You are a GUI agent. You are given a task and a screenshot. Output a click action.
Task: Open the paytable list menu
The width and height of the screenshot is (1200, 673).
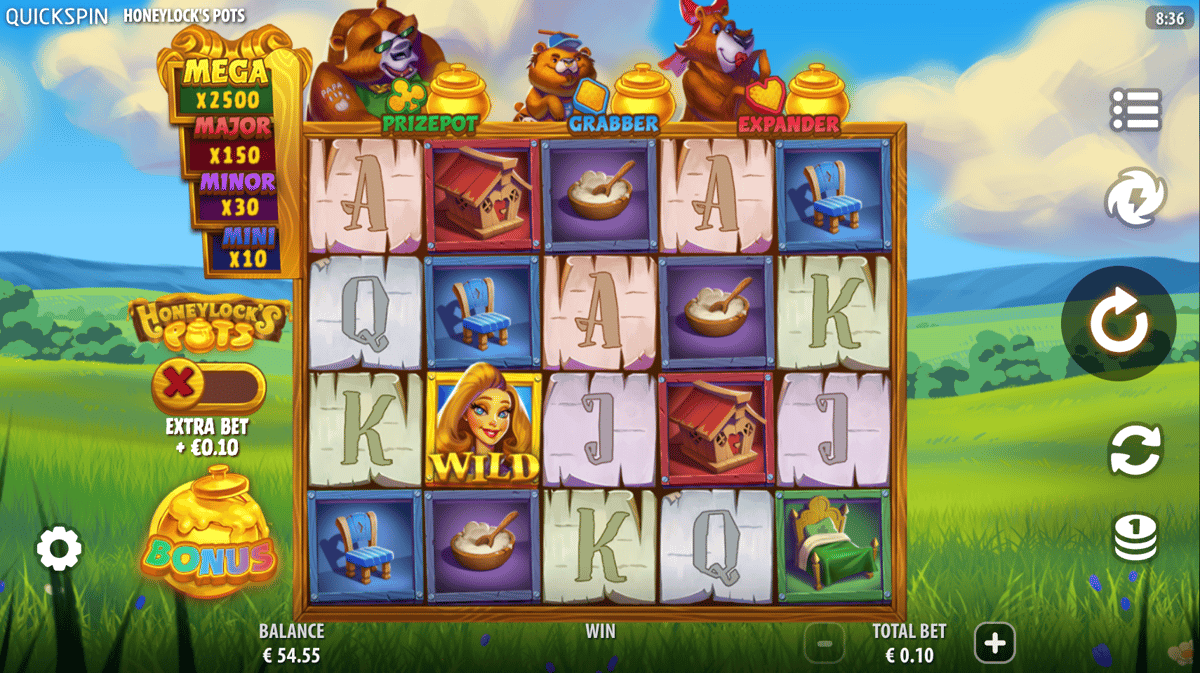click(1135, 110)
